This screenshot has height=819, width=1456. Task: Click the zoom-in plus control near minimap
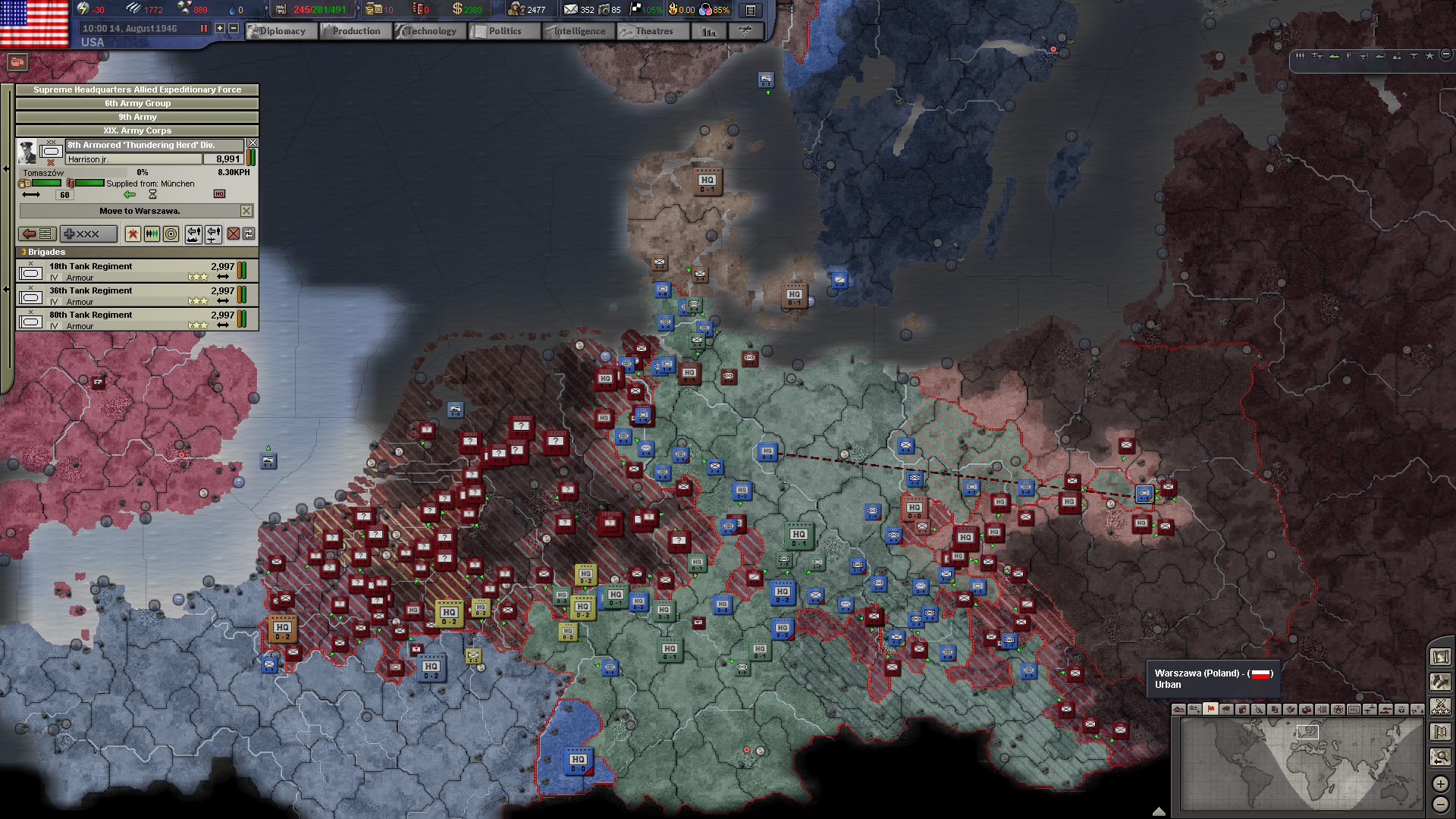pos(1439,784)
